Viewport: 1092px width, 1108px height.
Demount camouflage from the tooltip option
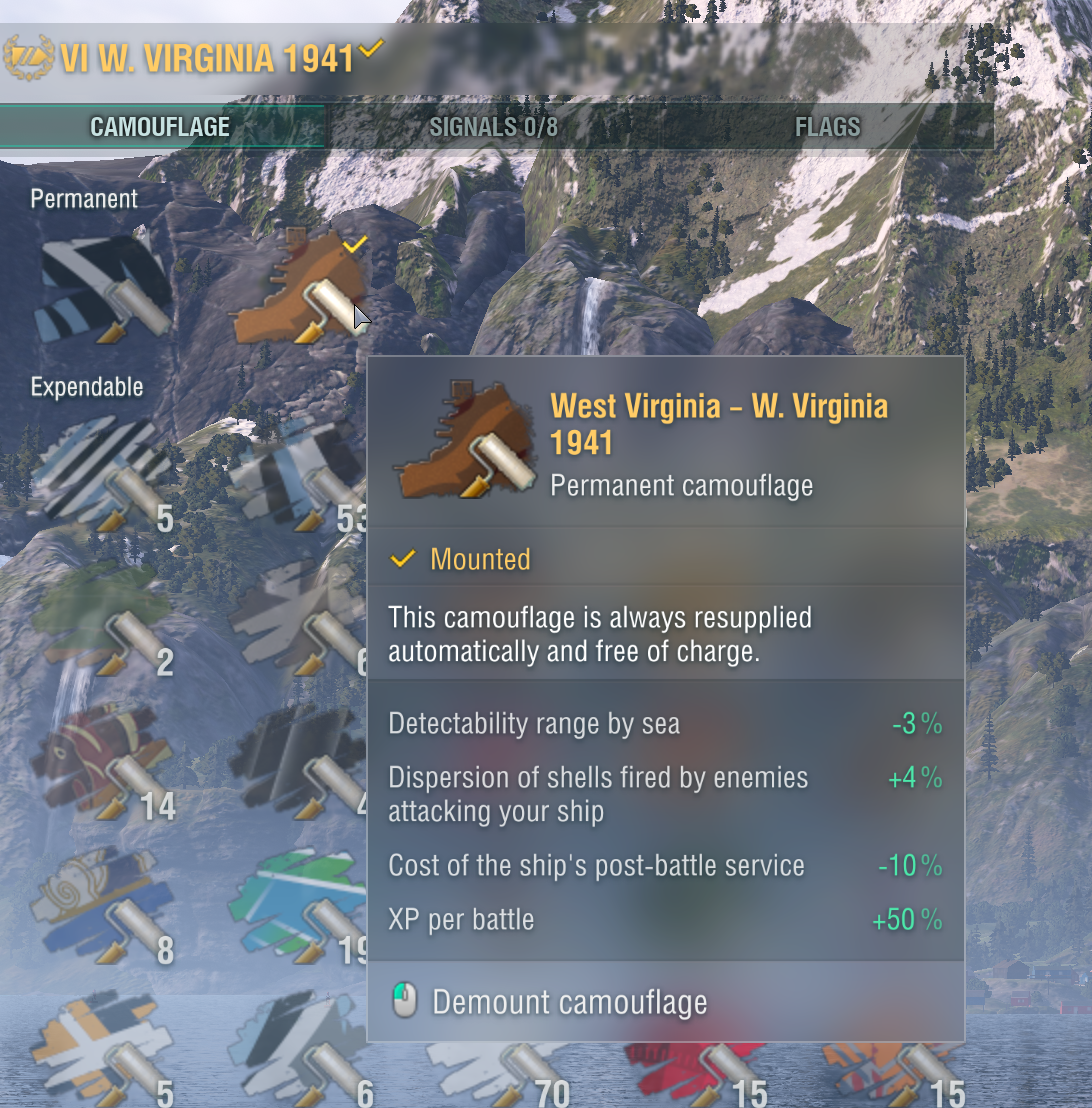(569, 1002)
